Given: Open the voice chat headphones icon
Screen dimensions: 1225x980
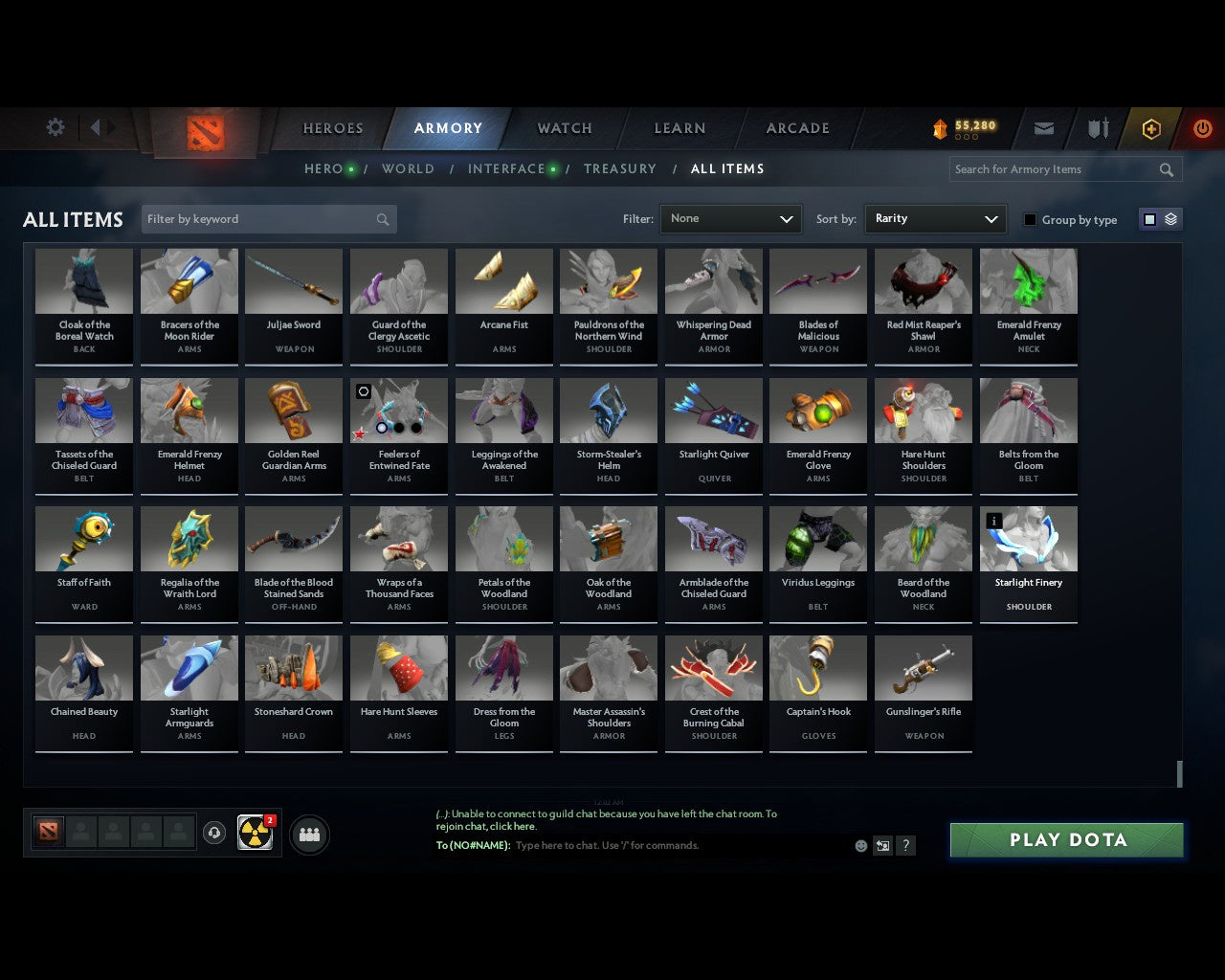Looking at the screenshot, I should 214,833.
